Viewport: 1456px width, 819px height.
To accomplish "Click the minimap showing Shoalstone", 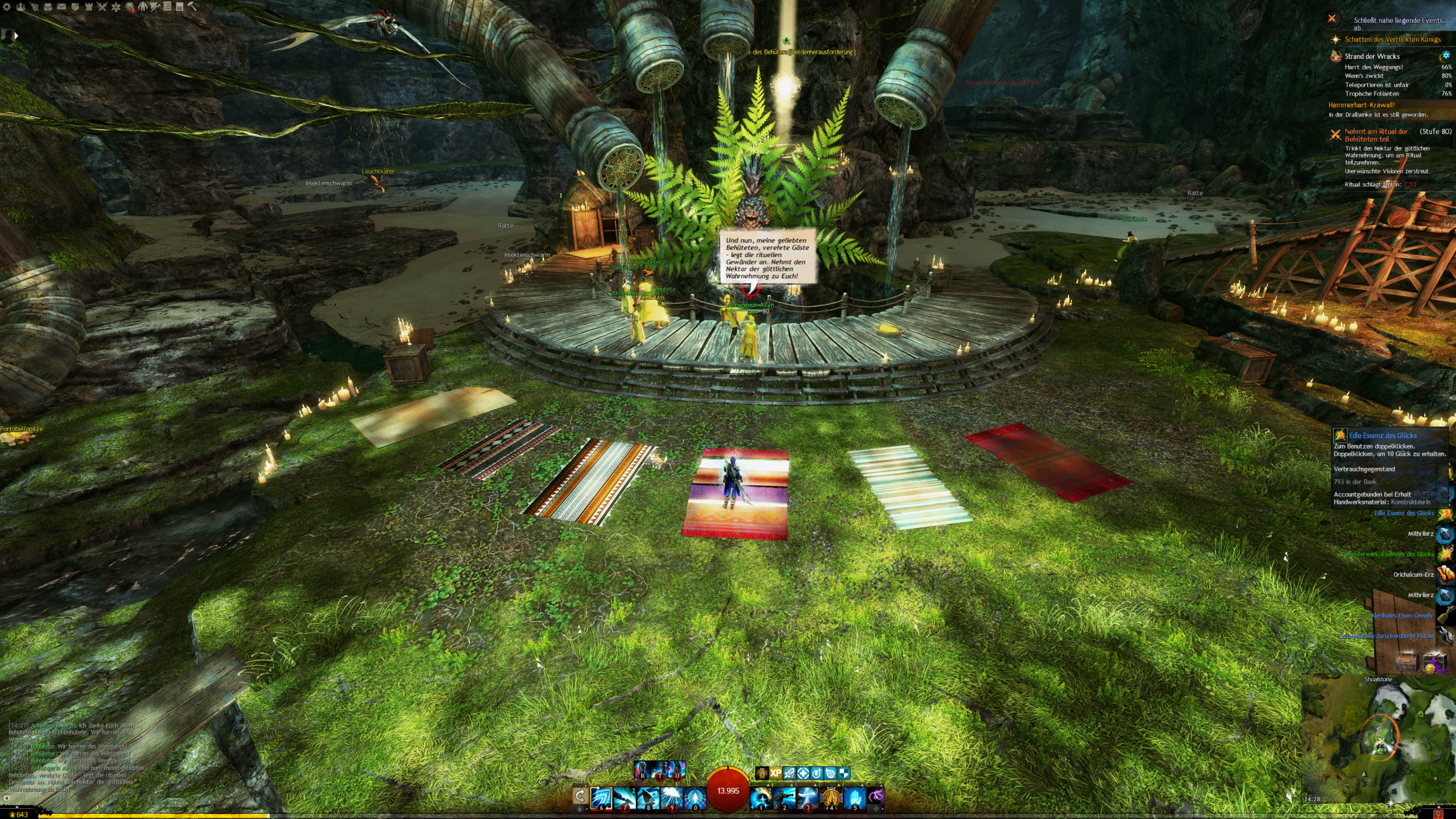I will click(1379, 739).
